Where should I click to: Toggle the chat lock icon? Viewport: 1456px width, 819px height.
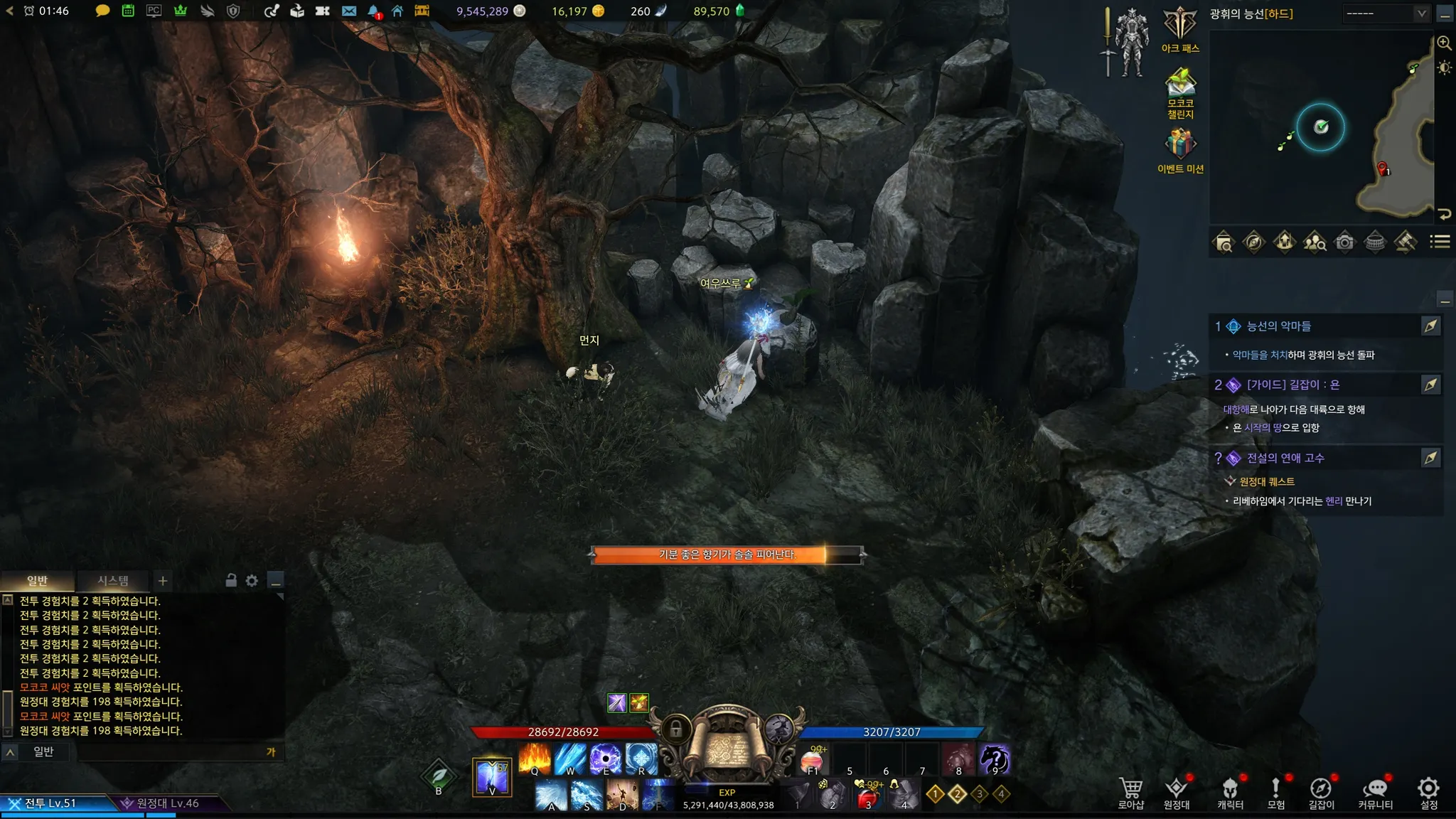(x=231, y=580)
